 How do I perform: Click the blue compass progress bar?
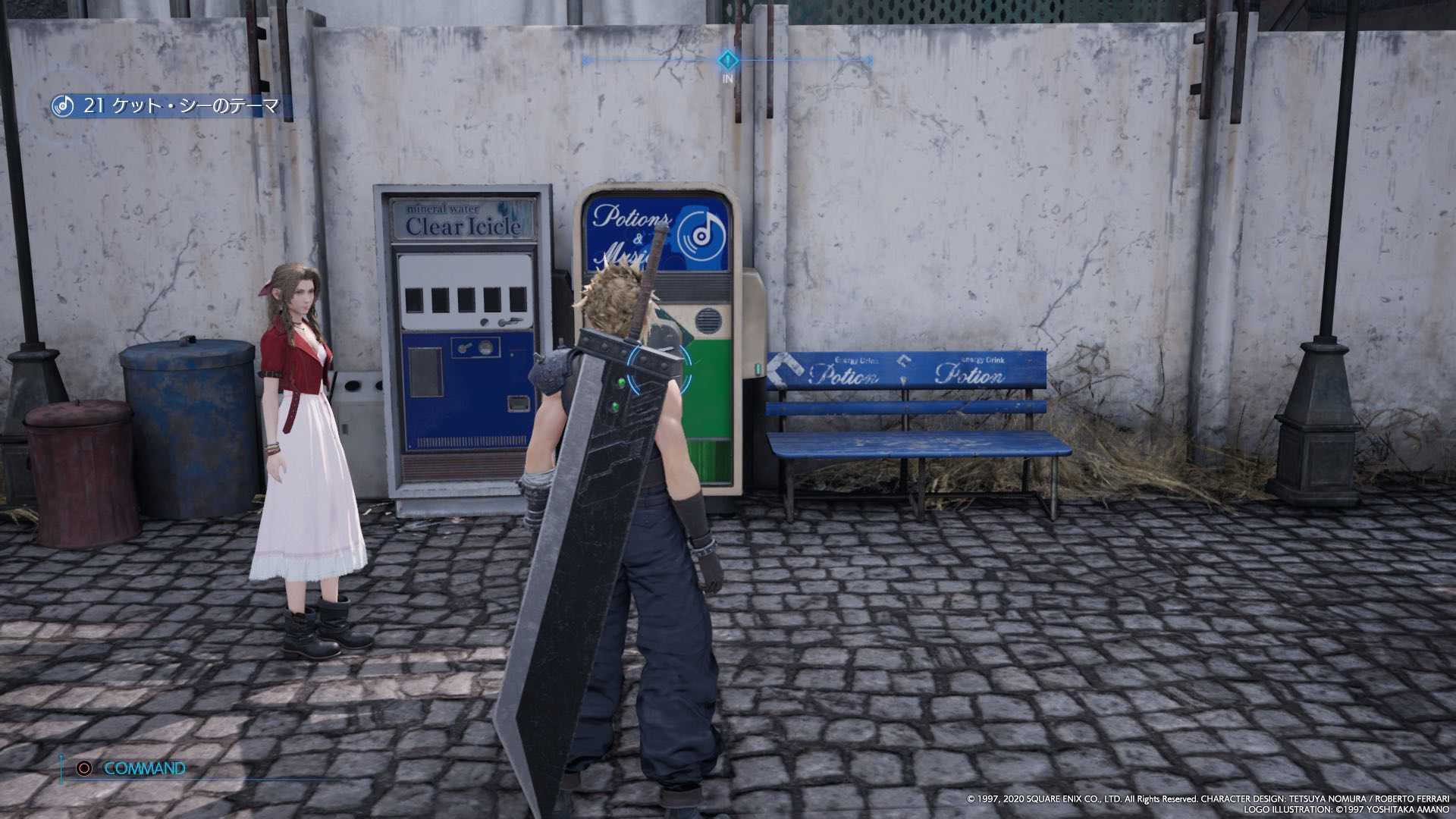click(x=660, y=58)
